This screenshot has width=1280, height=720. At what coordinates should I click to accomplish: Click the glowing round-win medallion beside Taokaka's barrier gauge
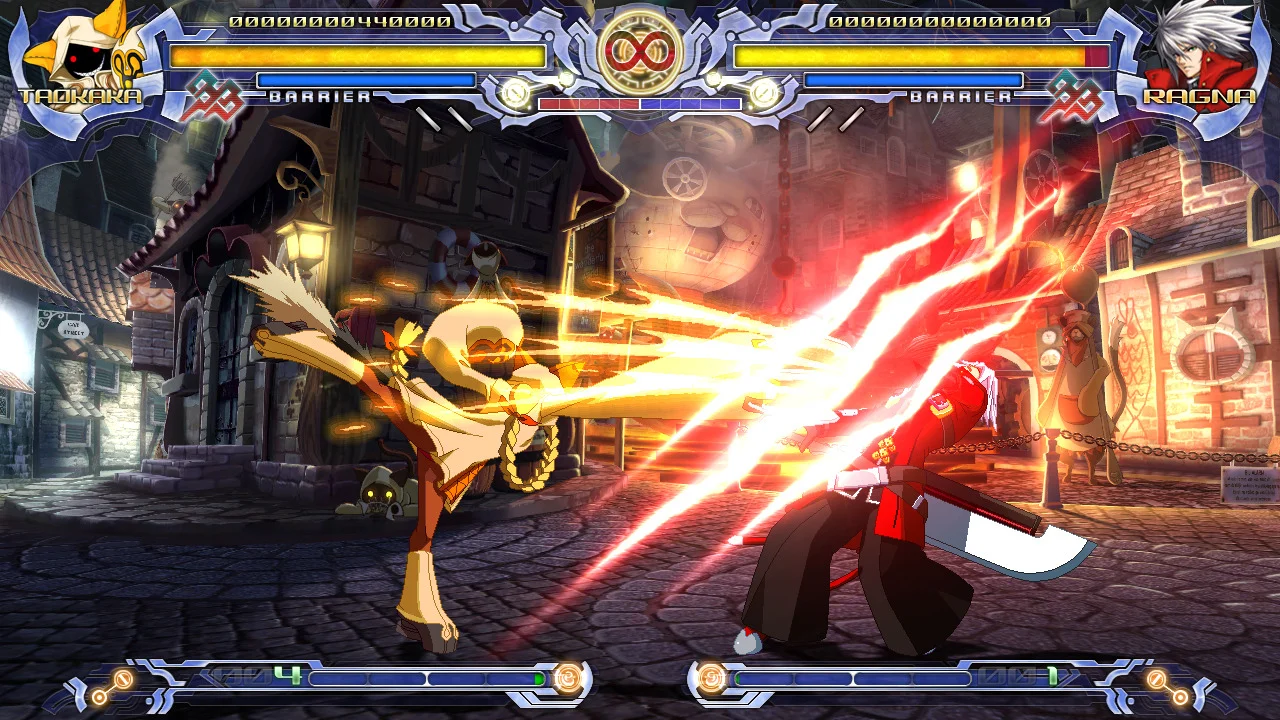(513, 93)
